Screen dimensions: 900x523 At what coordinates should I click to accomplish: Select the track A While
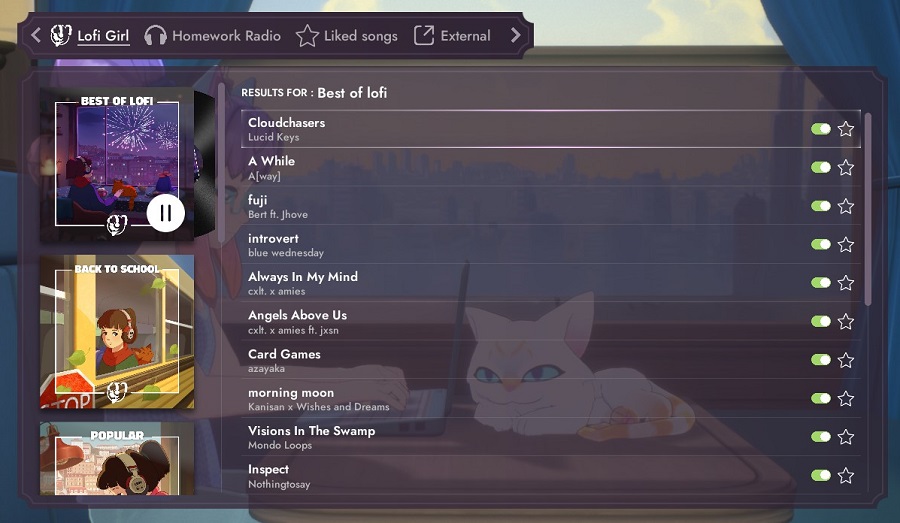tap(272, 161)
